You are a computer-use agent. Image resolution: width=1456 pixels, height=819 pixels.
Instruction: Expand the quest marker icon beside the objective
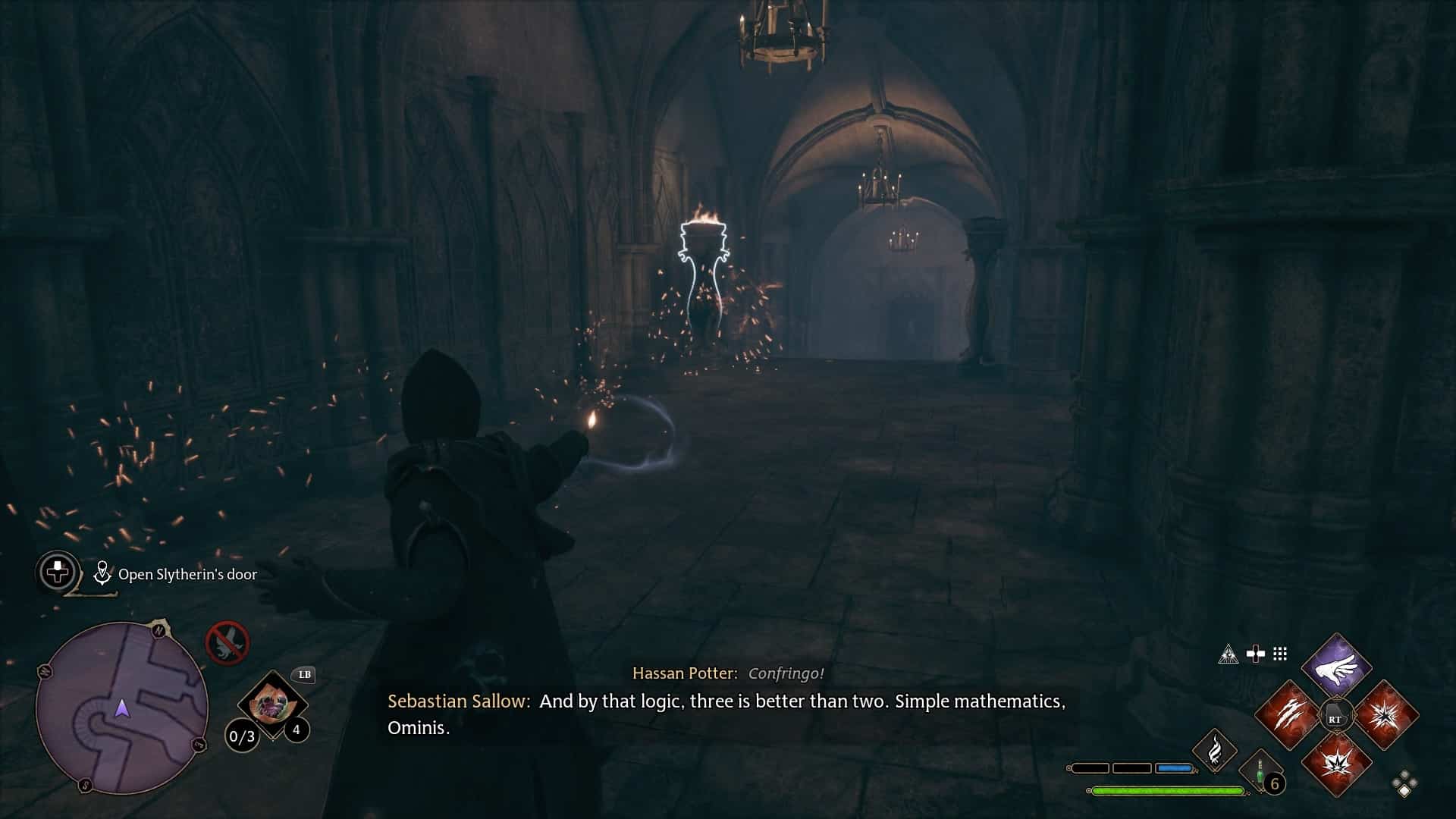[102, 574]
